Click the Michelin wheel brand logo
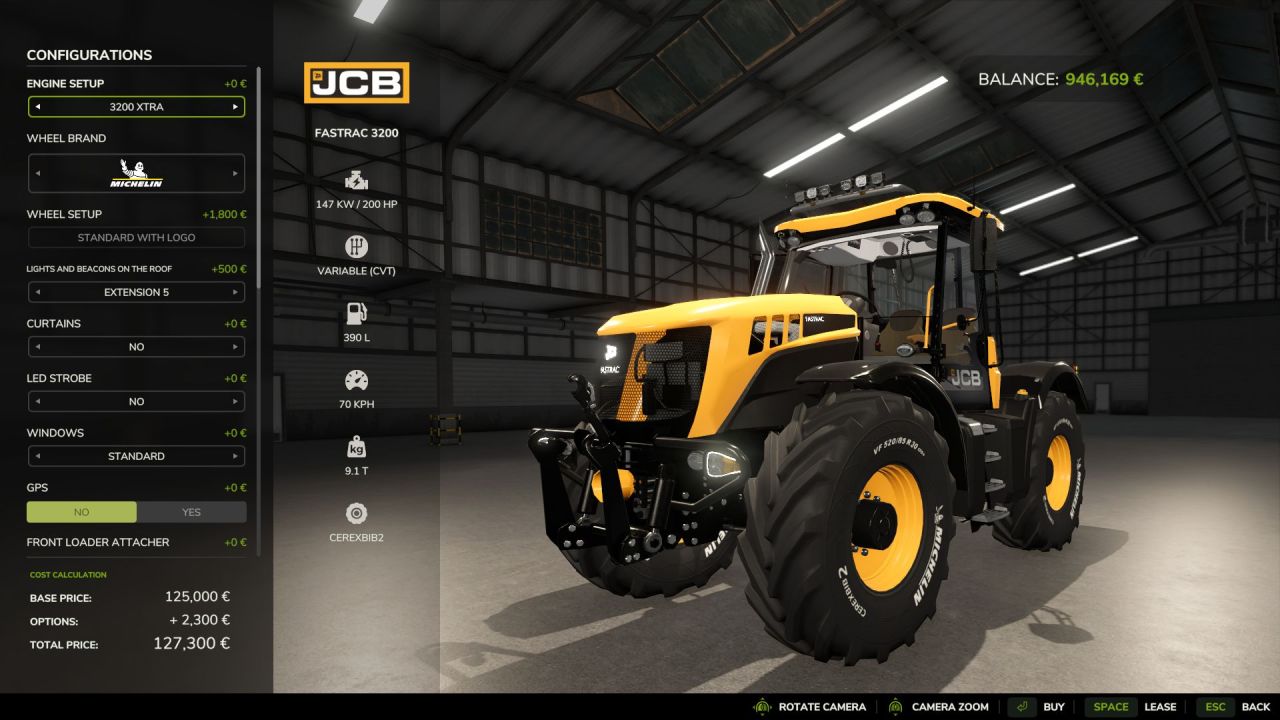The width and height of the screenshot is (1280, 720). [x=136, y=172]
